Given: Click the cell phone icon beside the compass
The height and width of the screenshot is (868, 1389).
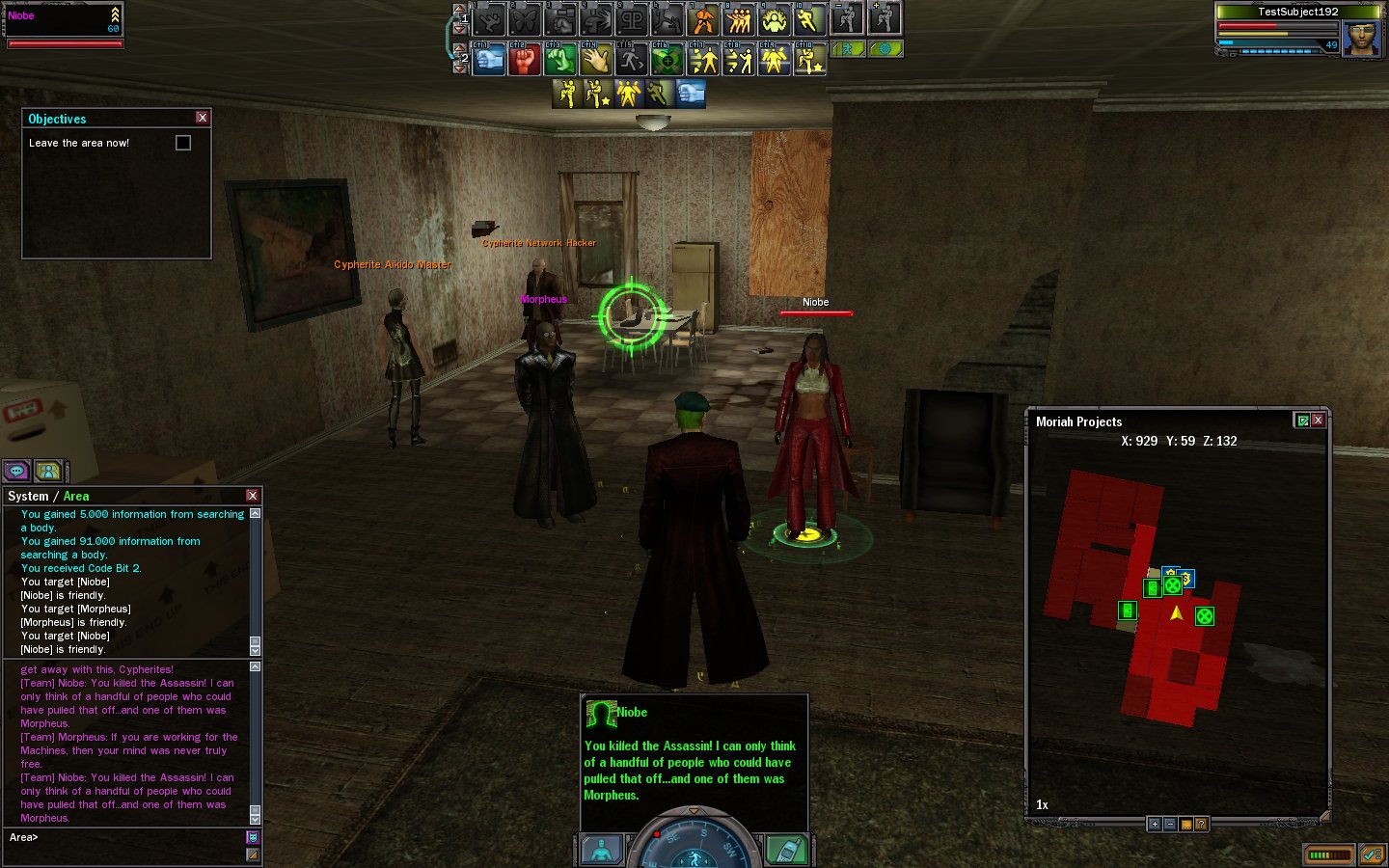Looking at the screenshot, I should 787,850.
